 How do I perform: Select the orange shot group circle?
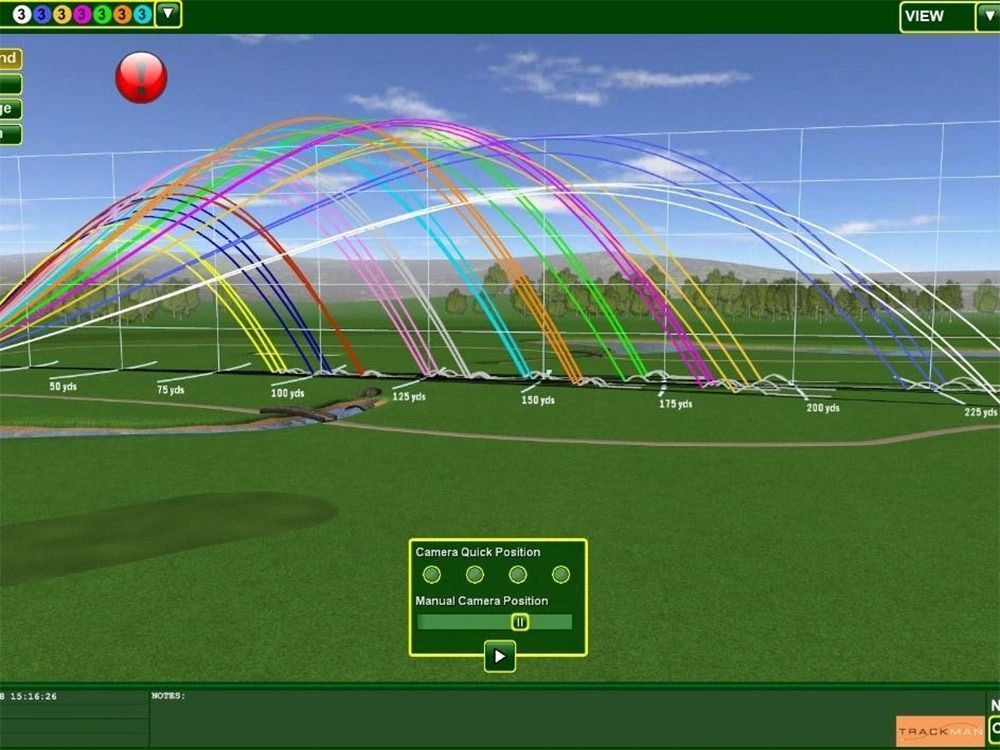[x=122, y=14]
